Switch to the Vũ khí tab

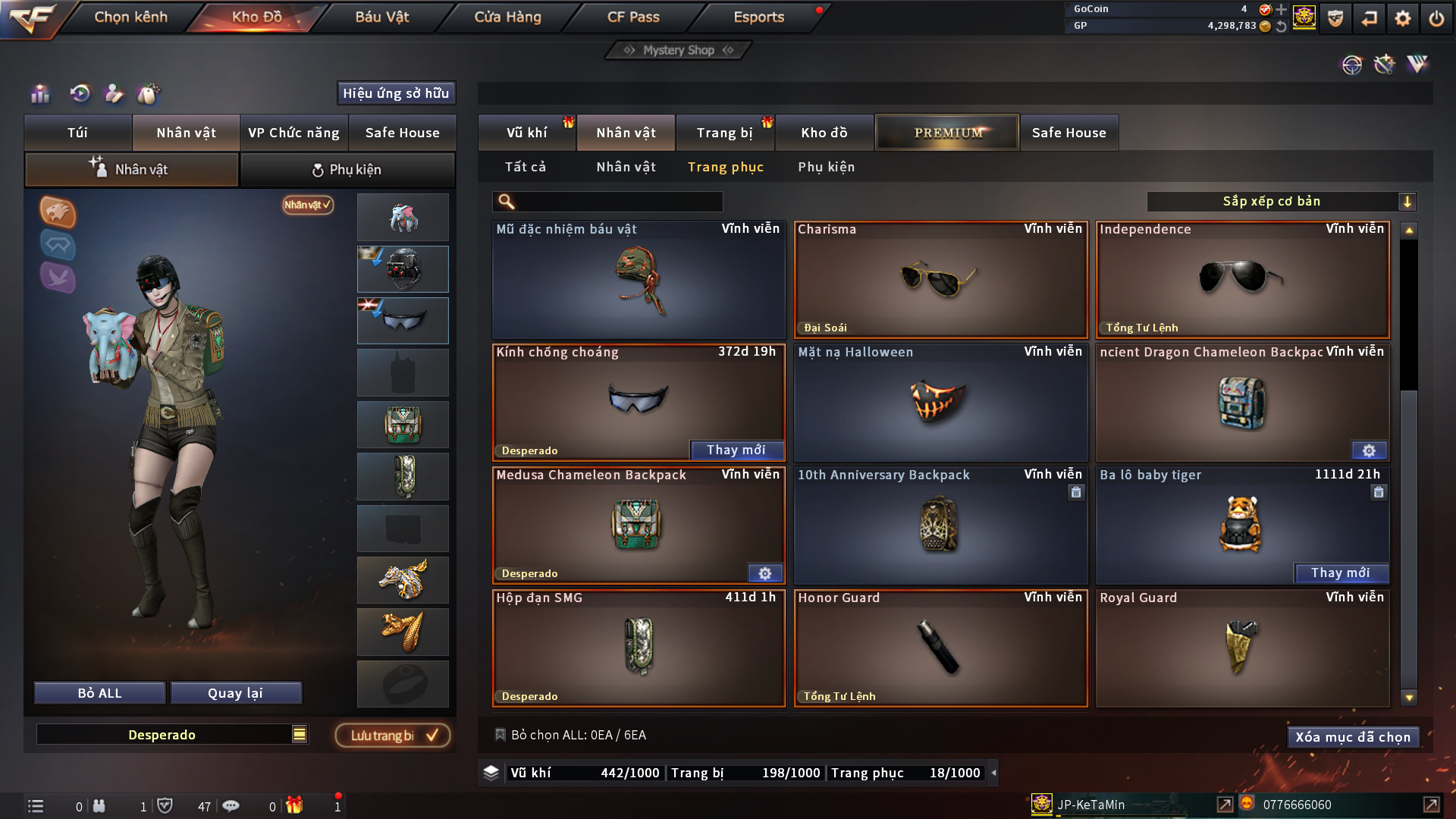pyautogui.click(x=526, y=133)
